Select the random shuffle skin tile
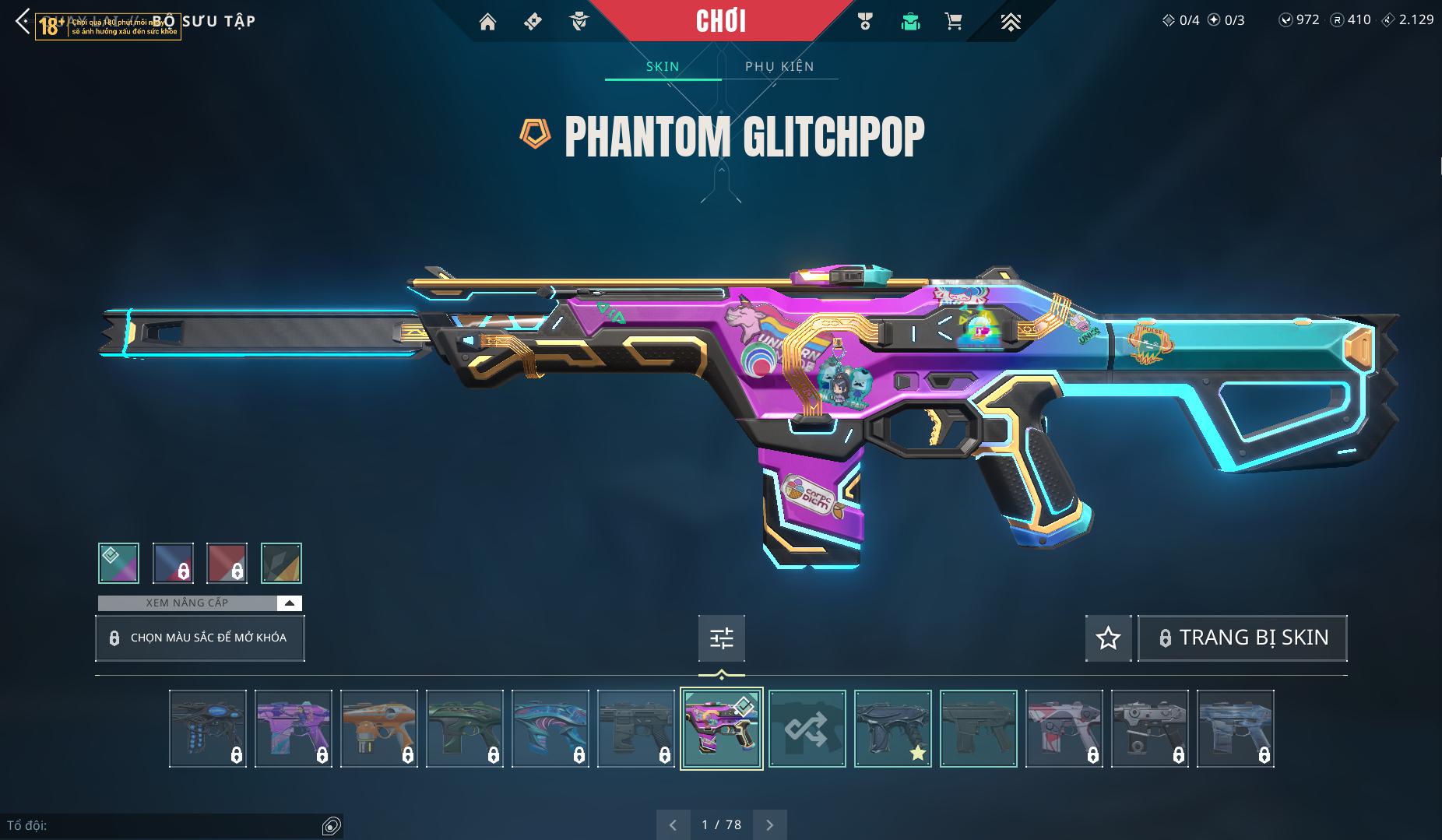Screen dimensions: 1442x840 tap(807, 729)
